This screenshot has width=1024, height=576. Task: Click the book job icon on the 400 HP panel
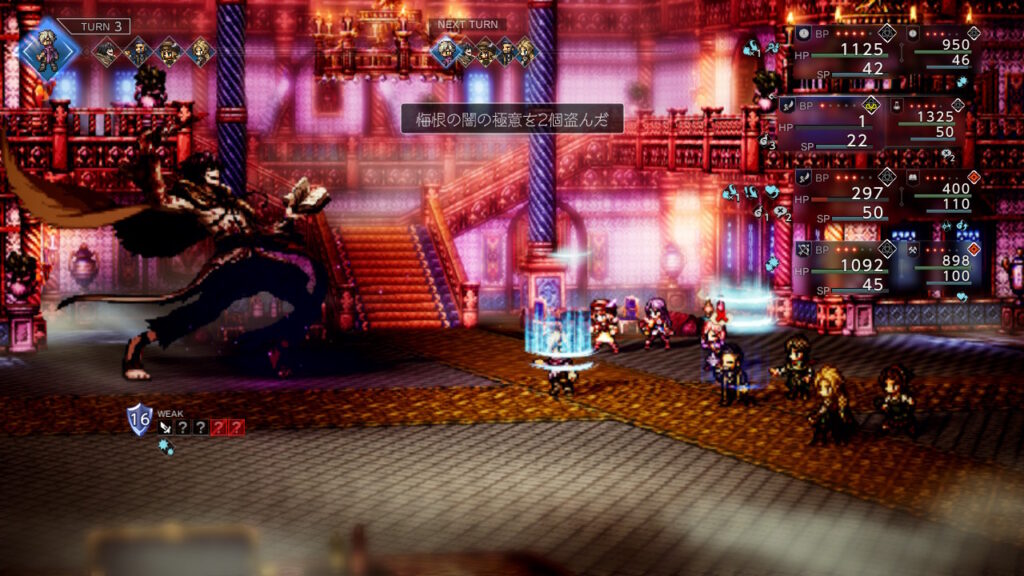(913, 176)
